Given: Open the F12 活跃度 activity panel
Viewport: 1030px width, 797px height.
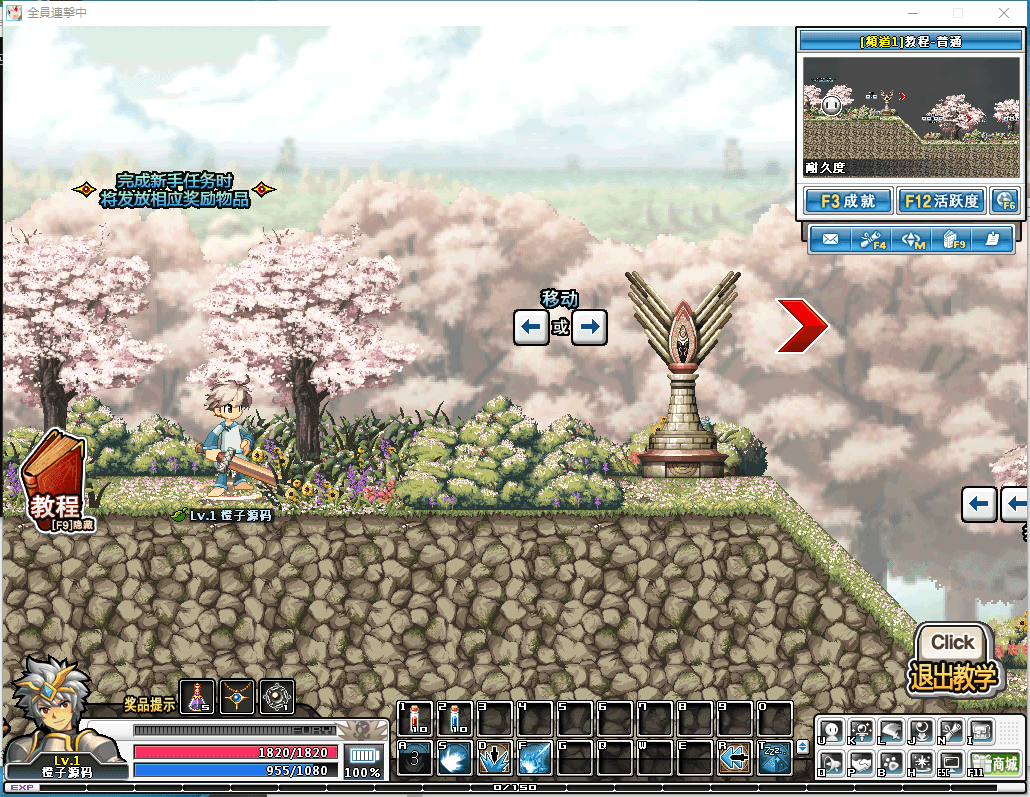Looking at the screenshot, I should coord(941,201).
